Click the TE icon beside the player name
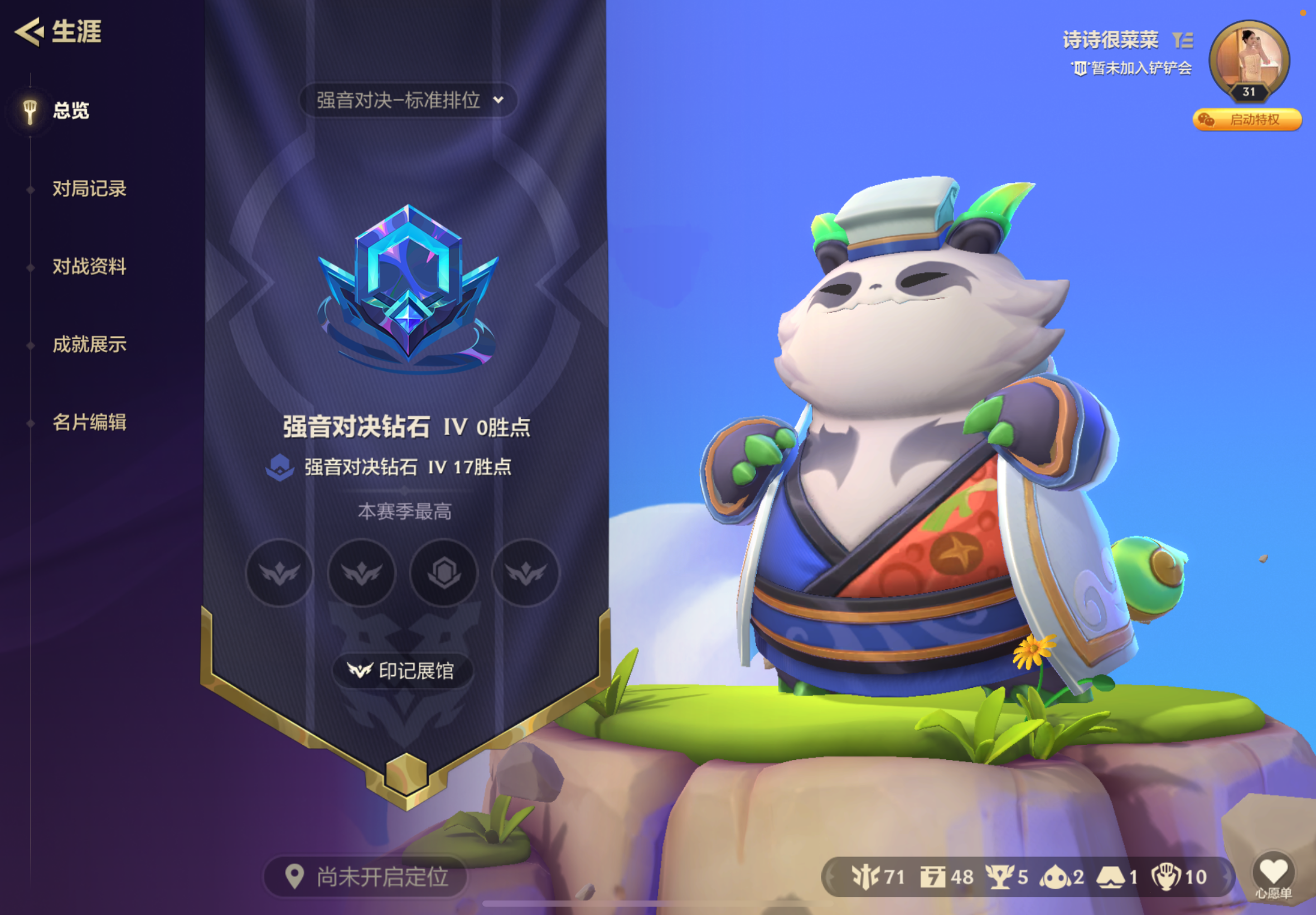The image size is (1316, 915). point(1185,39)
